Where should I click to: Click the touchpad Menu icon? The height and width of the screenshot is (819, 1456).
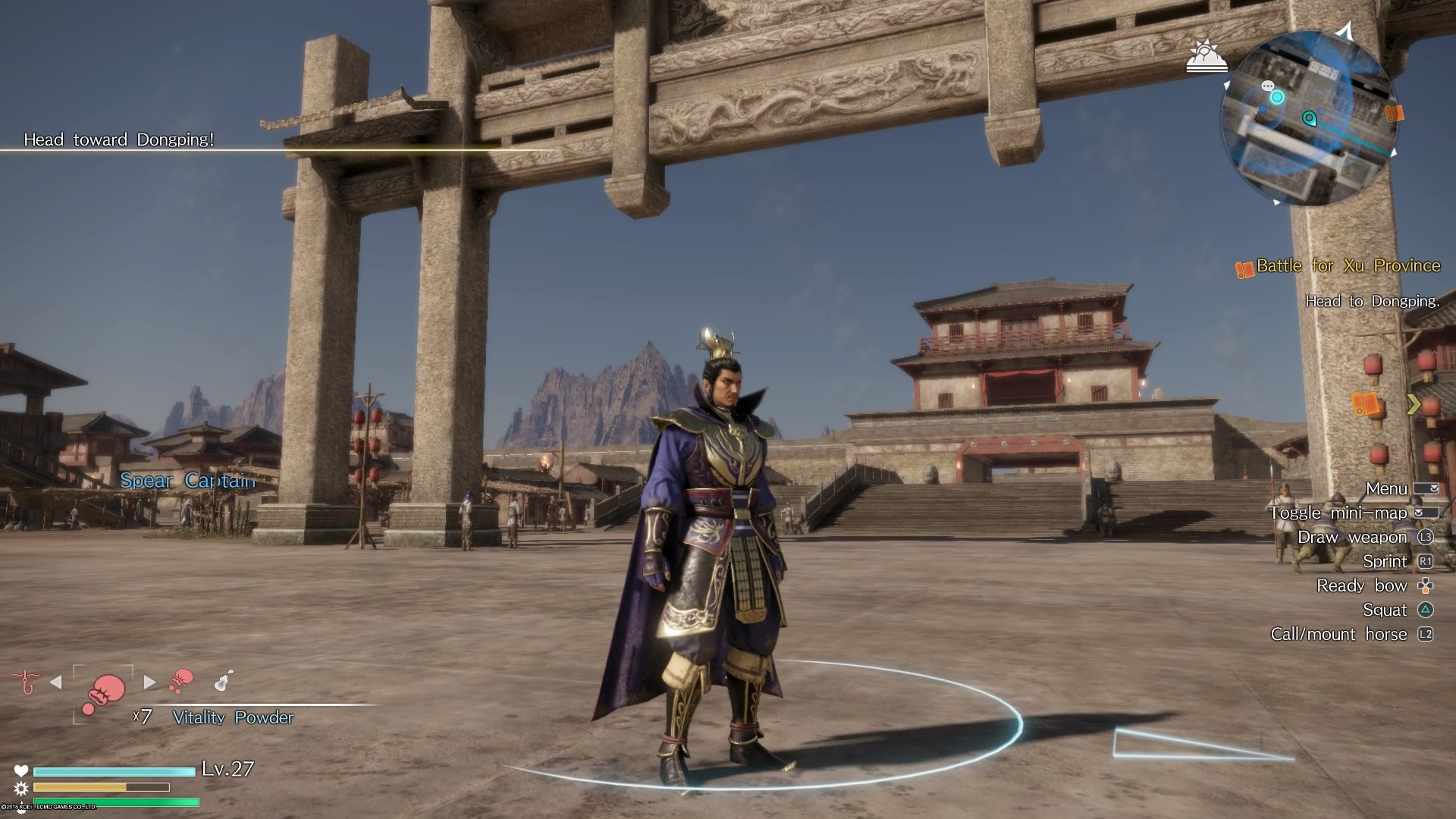tap(1425, 488)
